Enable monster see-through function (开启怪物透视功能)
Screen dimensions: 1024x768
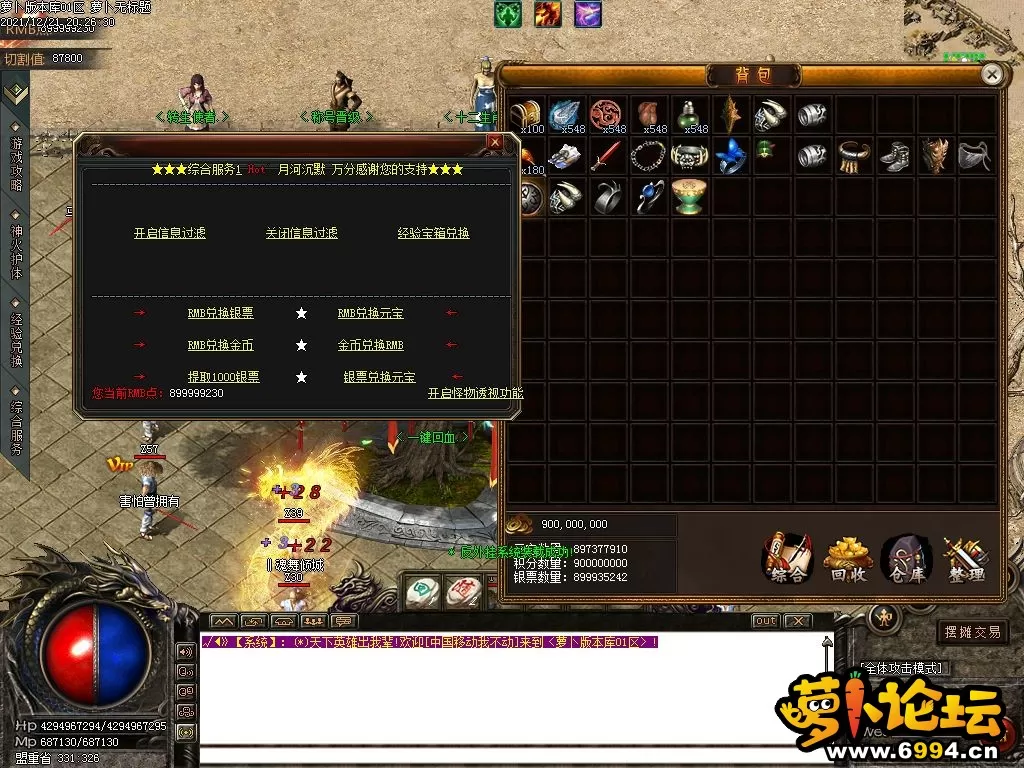(x=475, y=393)
